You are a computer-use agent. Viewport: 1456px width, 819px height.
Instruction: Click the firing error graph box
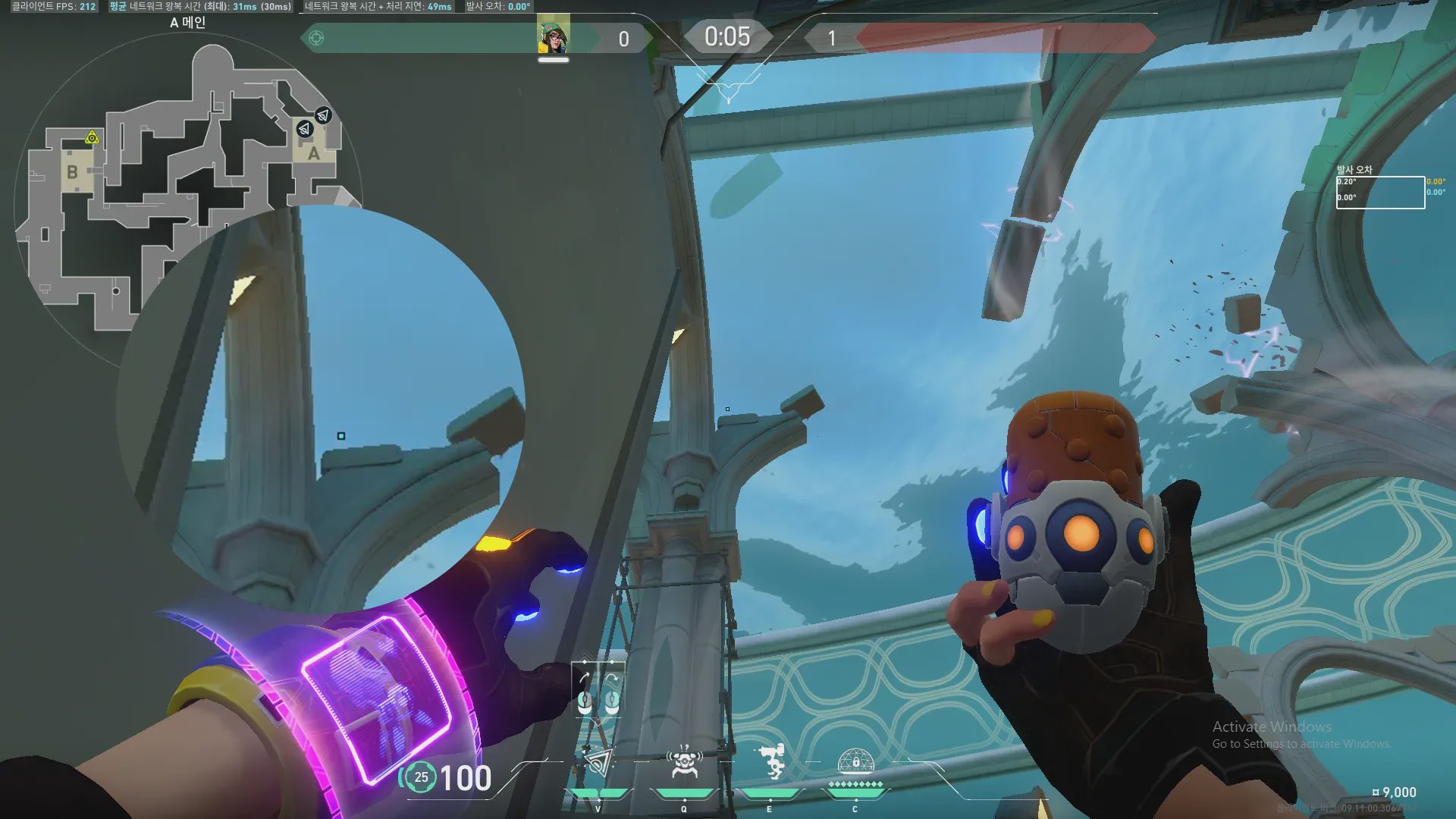coord(1380,193)
